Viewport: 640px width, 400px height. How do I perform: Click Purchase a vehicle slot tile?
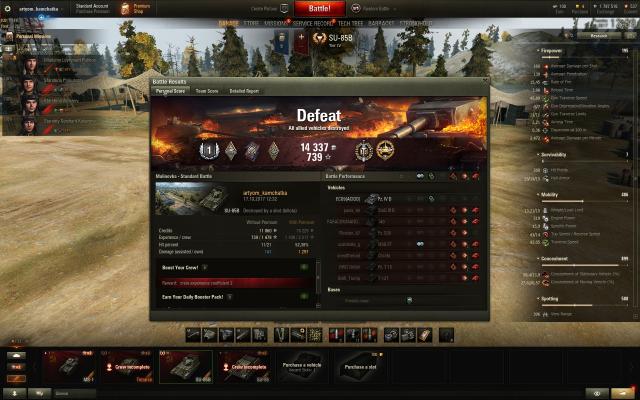301,367
